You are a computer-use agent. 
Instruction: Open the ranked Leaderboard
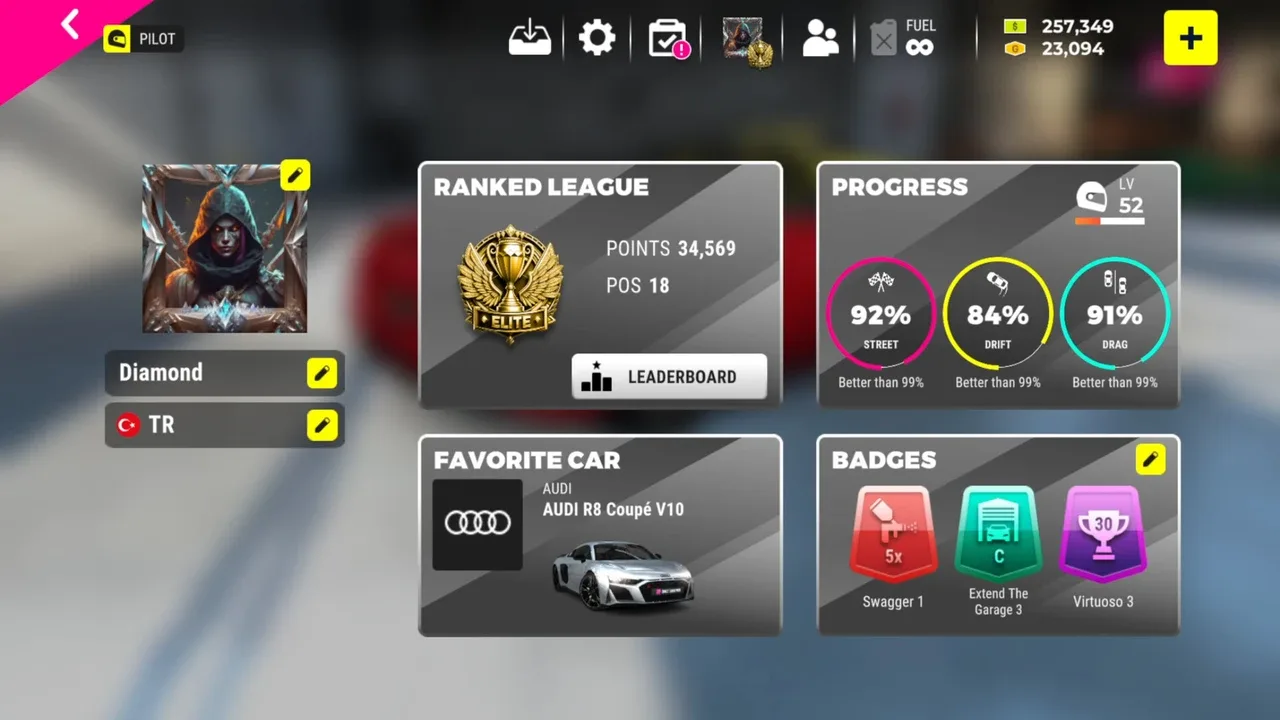coord(669,377)
